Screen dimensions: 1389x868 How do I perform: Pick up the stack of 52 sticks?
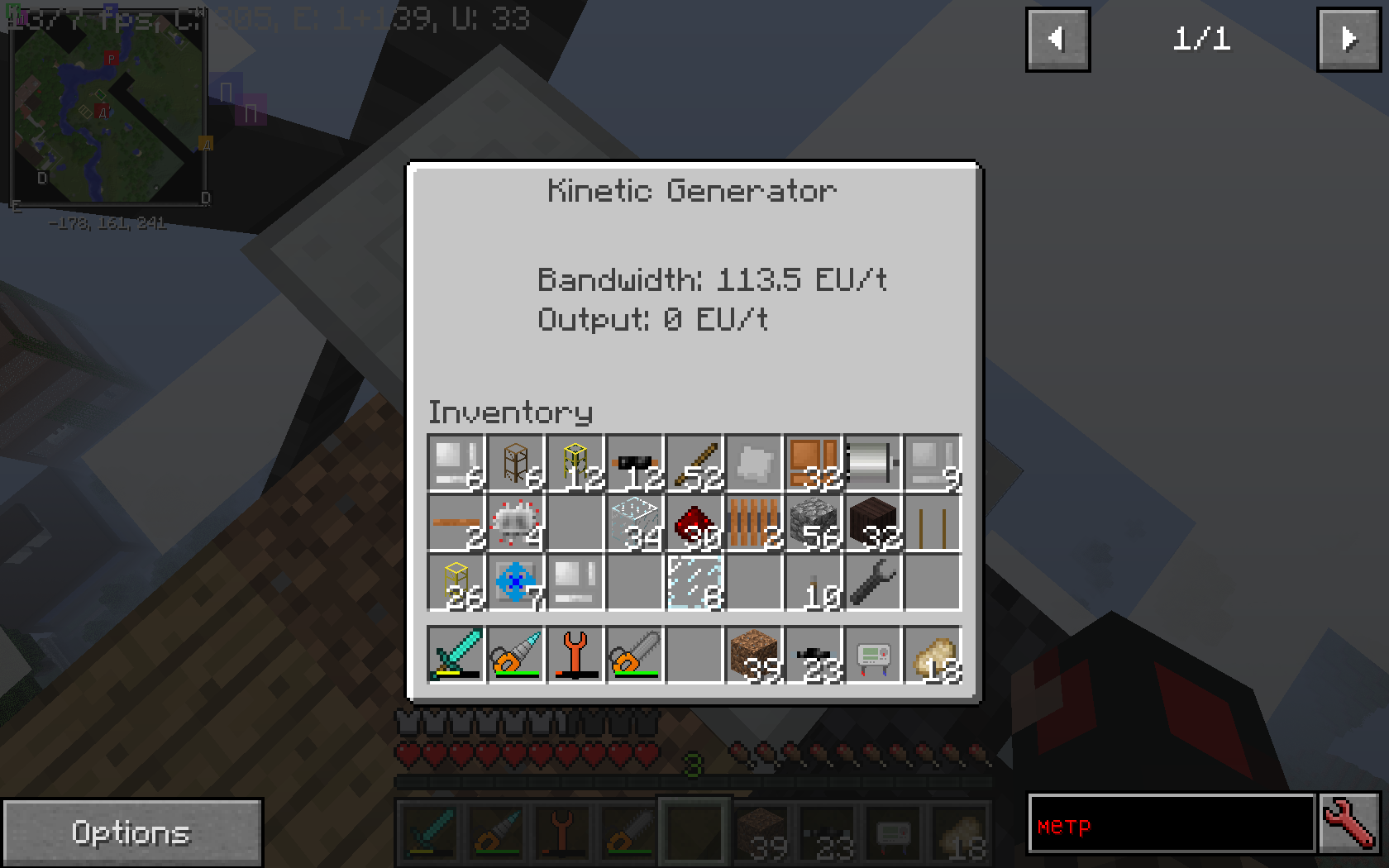pos(694,464)
